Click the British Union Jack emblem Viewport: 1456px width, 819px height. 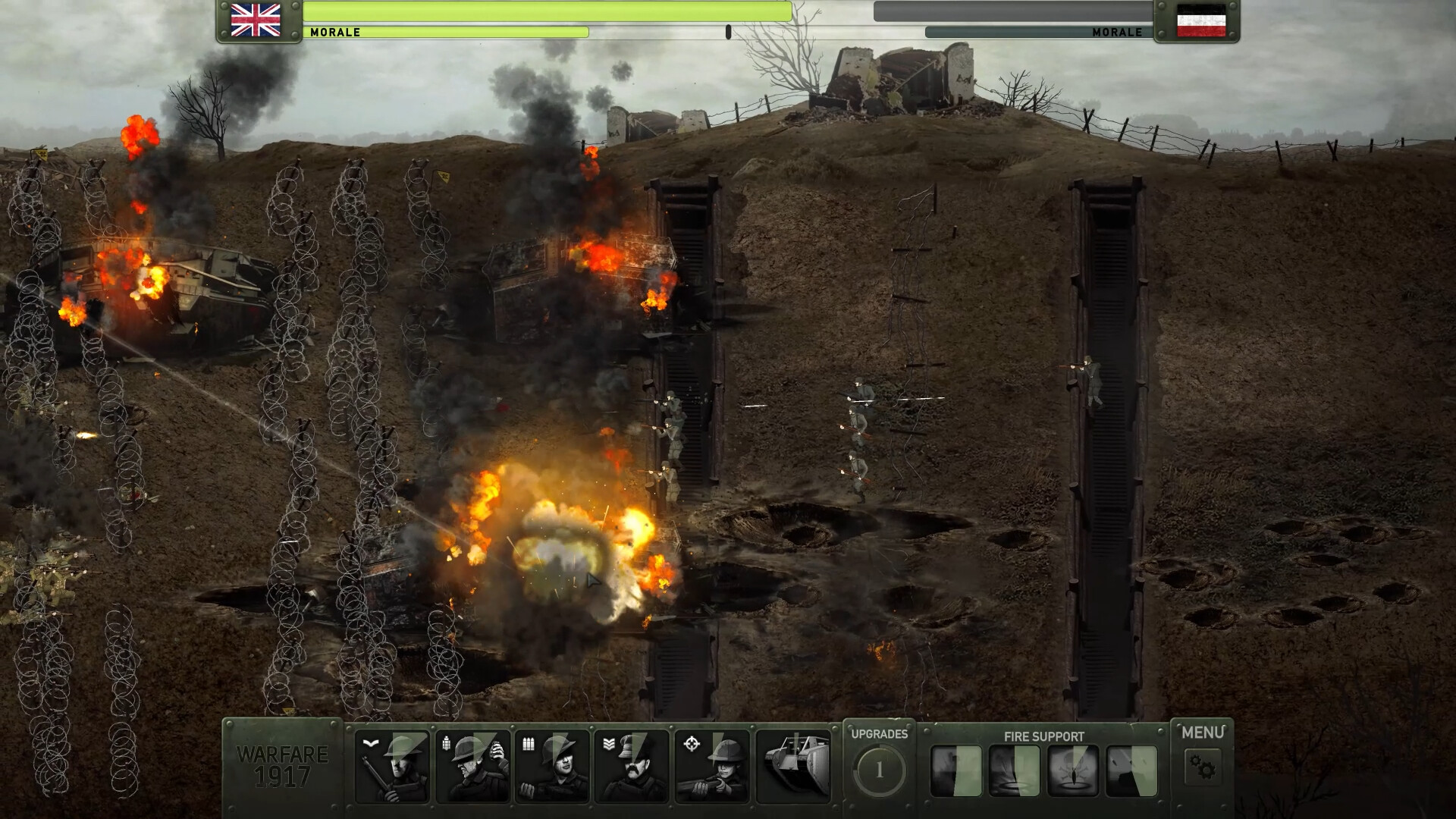pos(256,18)
